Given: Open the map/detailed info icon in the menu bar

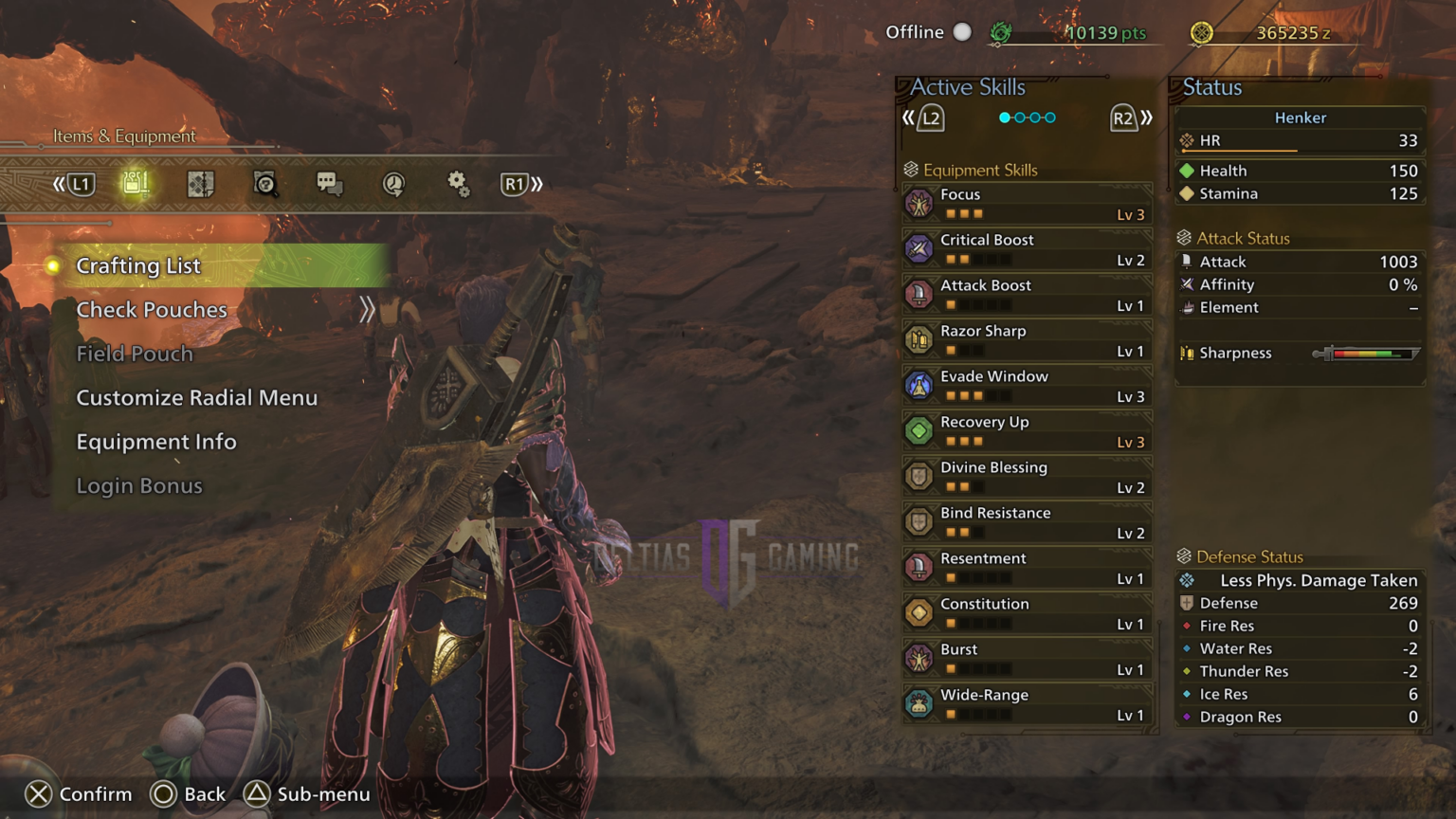Looking at the screenshot, I should click(200, 184).
